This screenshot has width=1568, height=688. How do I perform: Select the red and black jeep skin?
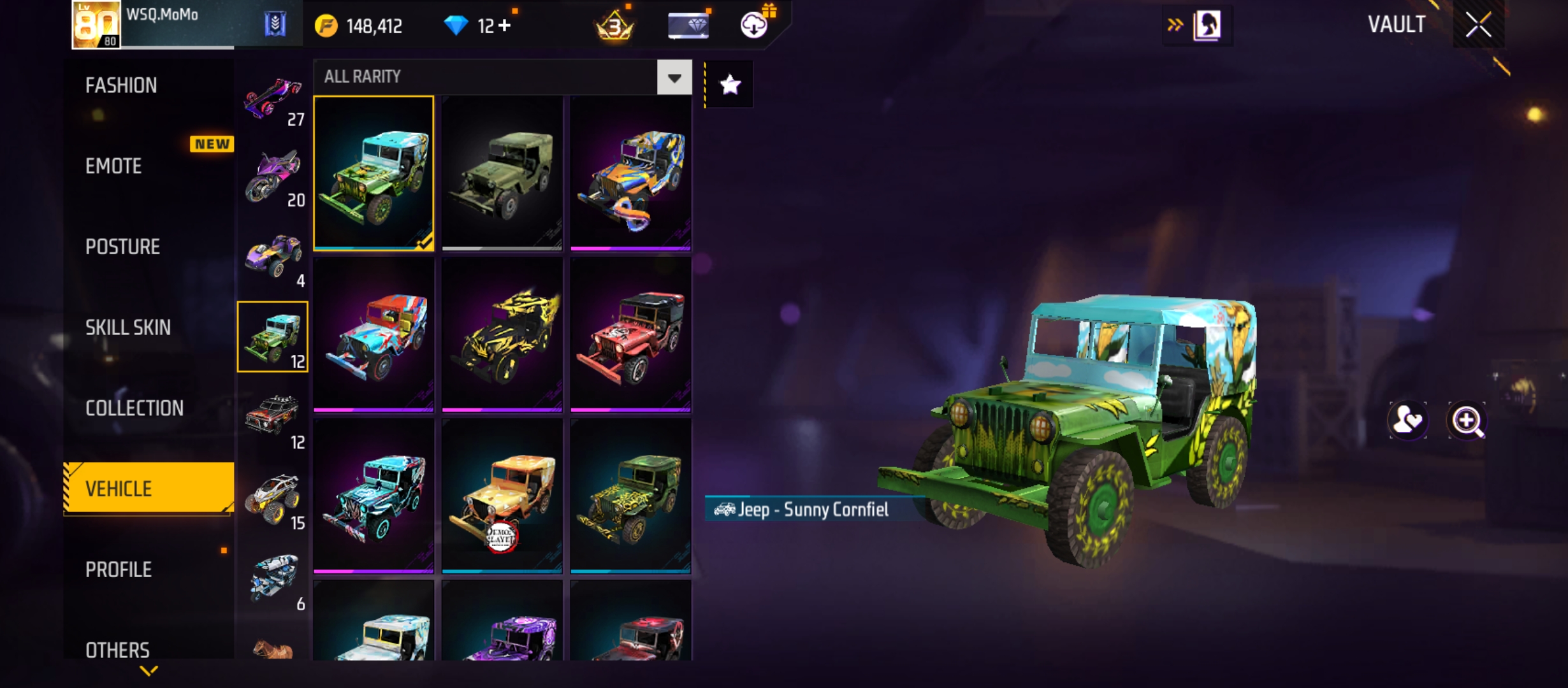tap(630, 334)
